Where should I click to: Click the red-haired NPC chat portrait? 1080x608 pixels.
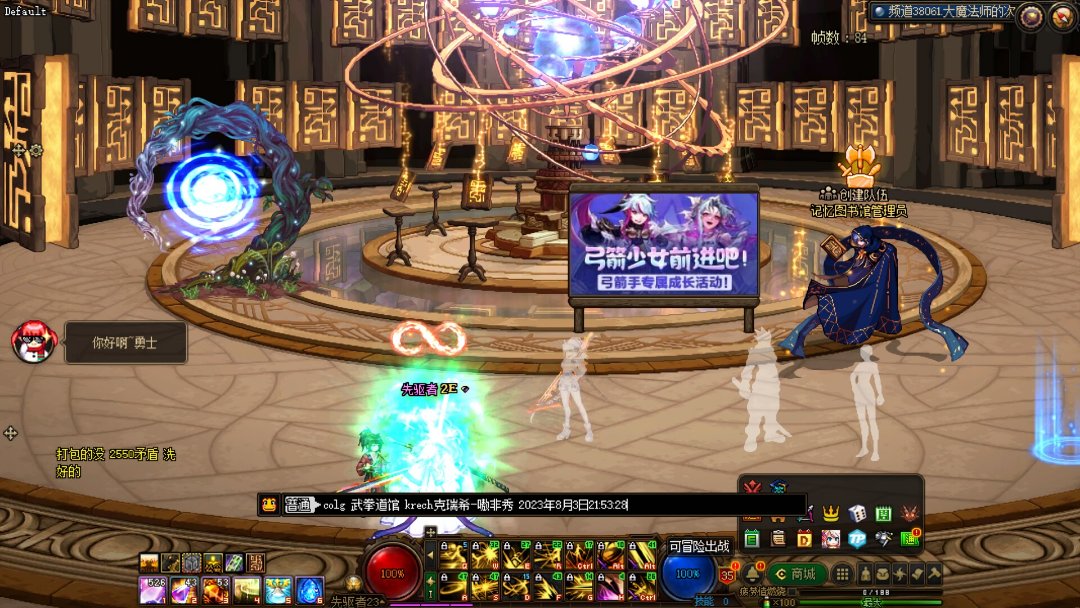coord(31,342)
